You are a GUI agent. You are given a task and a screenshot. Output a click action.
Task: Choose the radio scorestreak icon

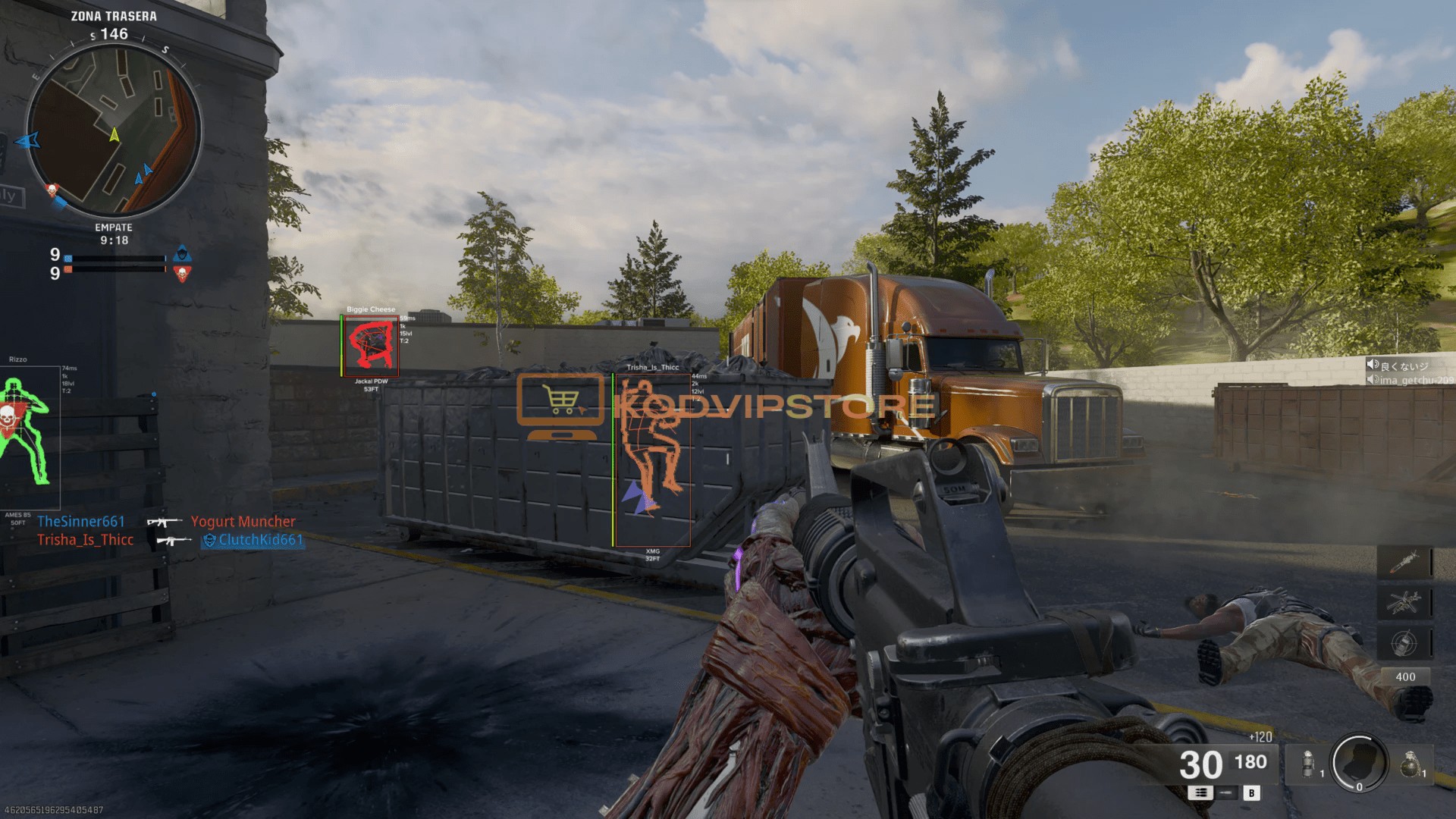tap(1404, 642)
